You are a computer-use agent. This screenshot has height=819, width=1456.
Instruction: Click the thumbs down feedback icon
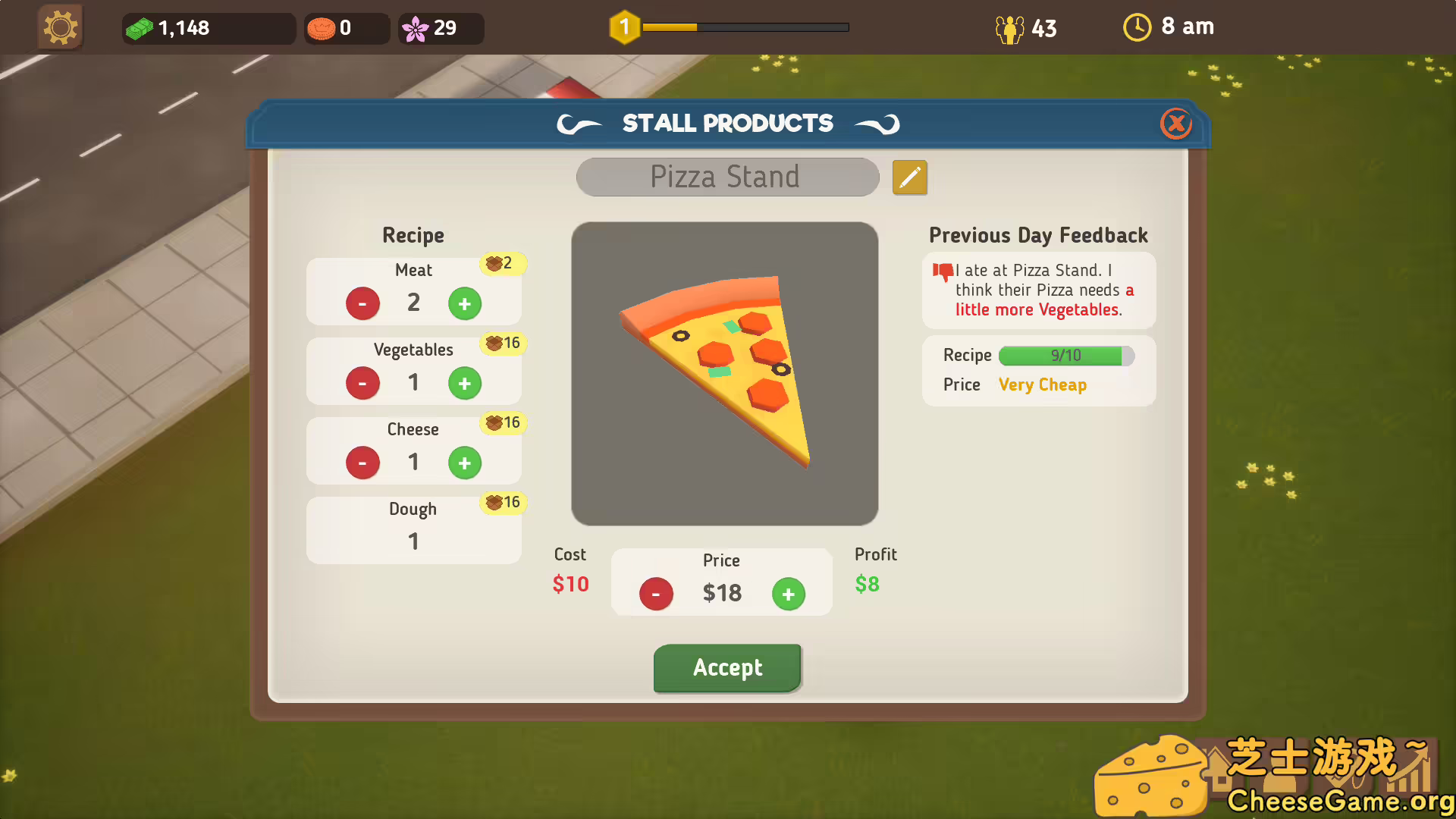[x=943, y=271]
